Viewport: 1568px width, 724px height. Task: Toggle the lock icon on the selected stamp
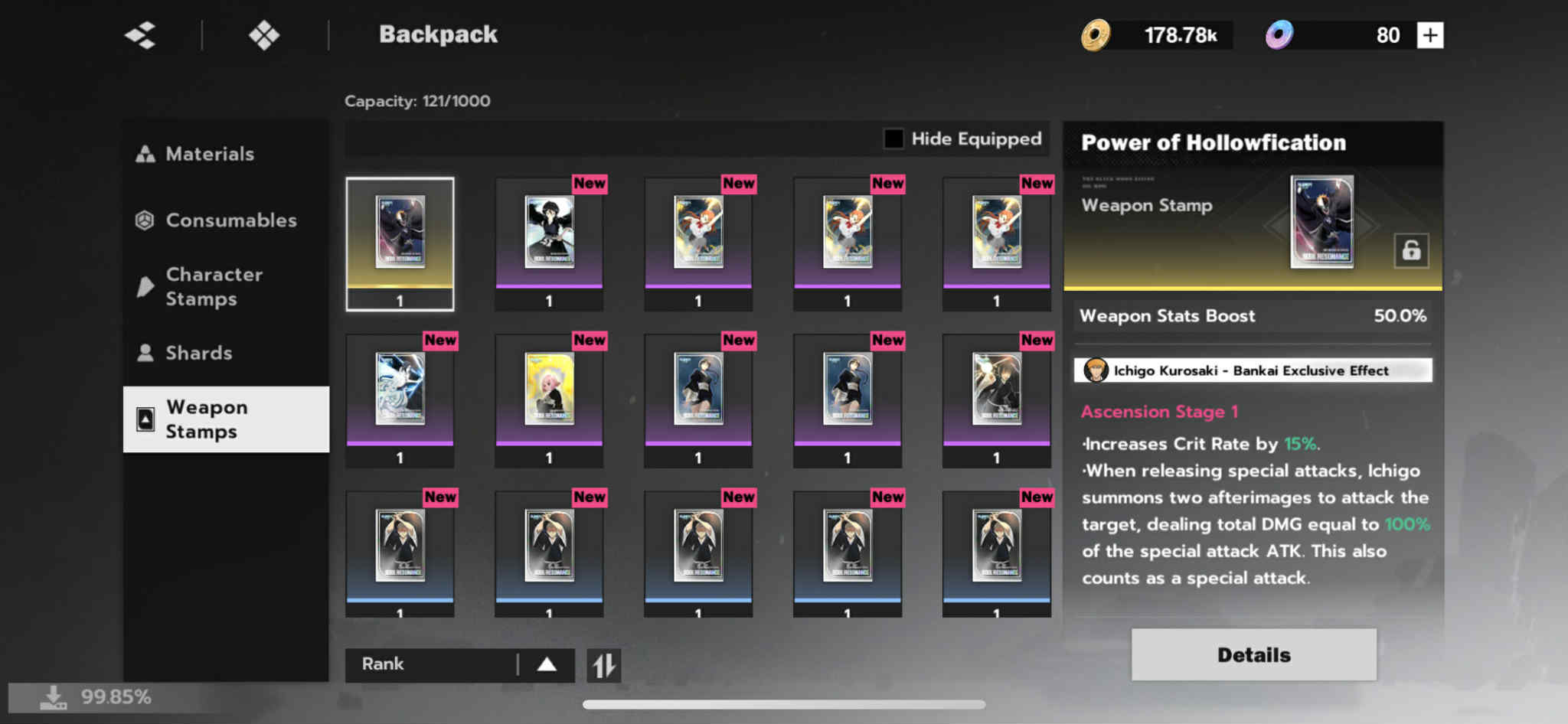(1411, 250)
